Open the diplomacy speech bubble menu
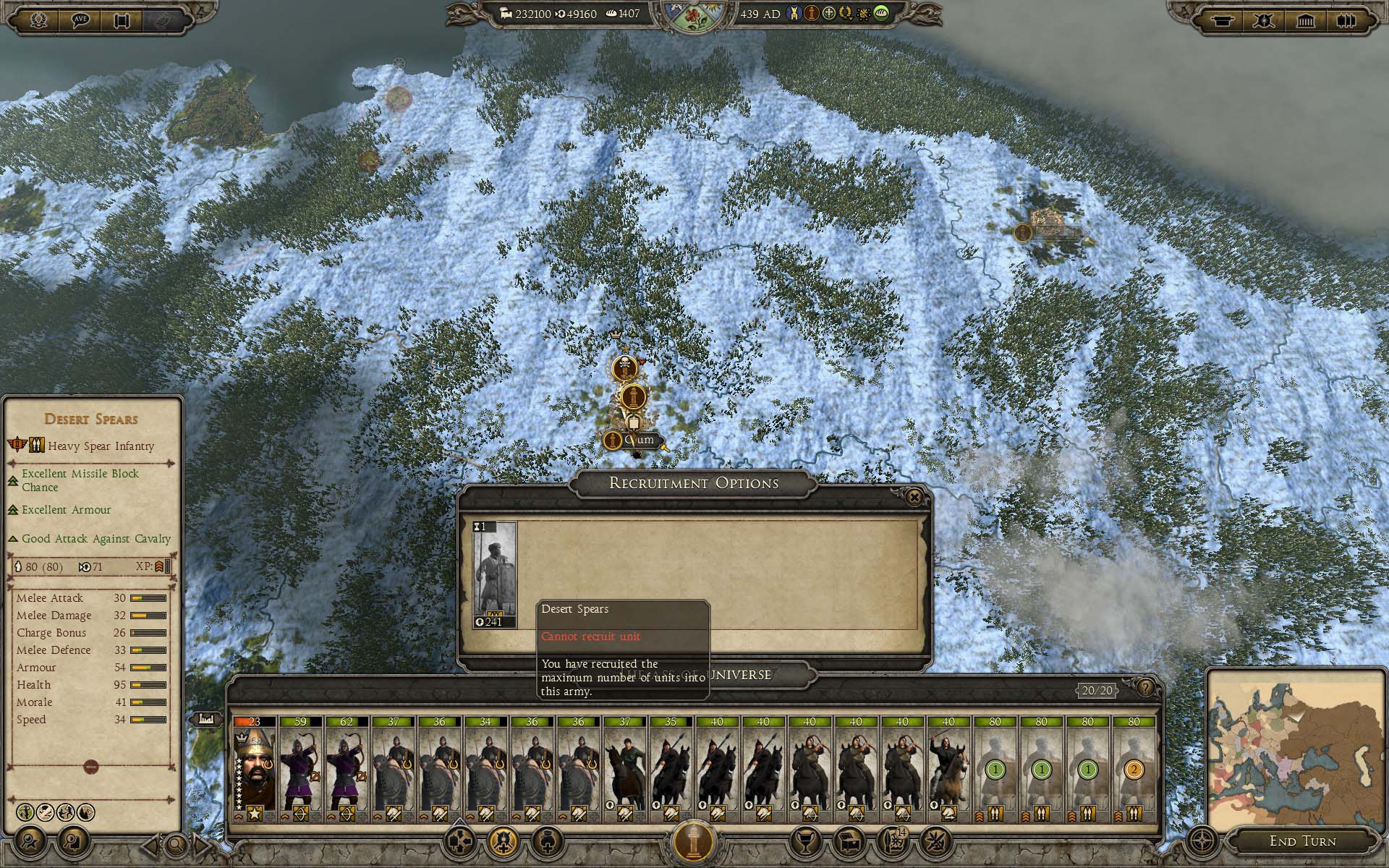 (80, 20)
